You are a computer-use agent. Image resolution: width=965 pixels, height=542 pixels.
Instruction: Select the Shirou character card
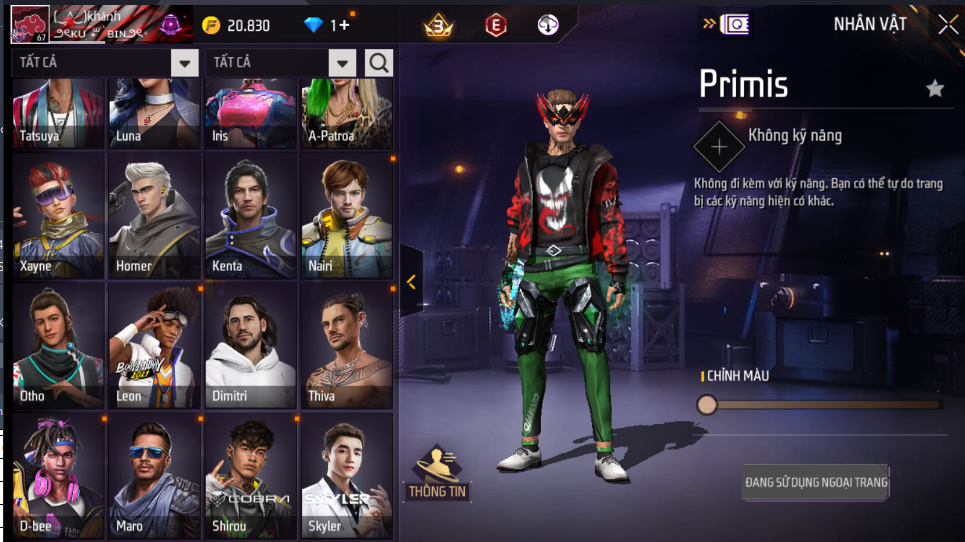250,475
